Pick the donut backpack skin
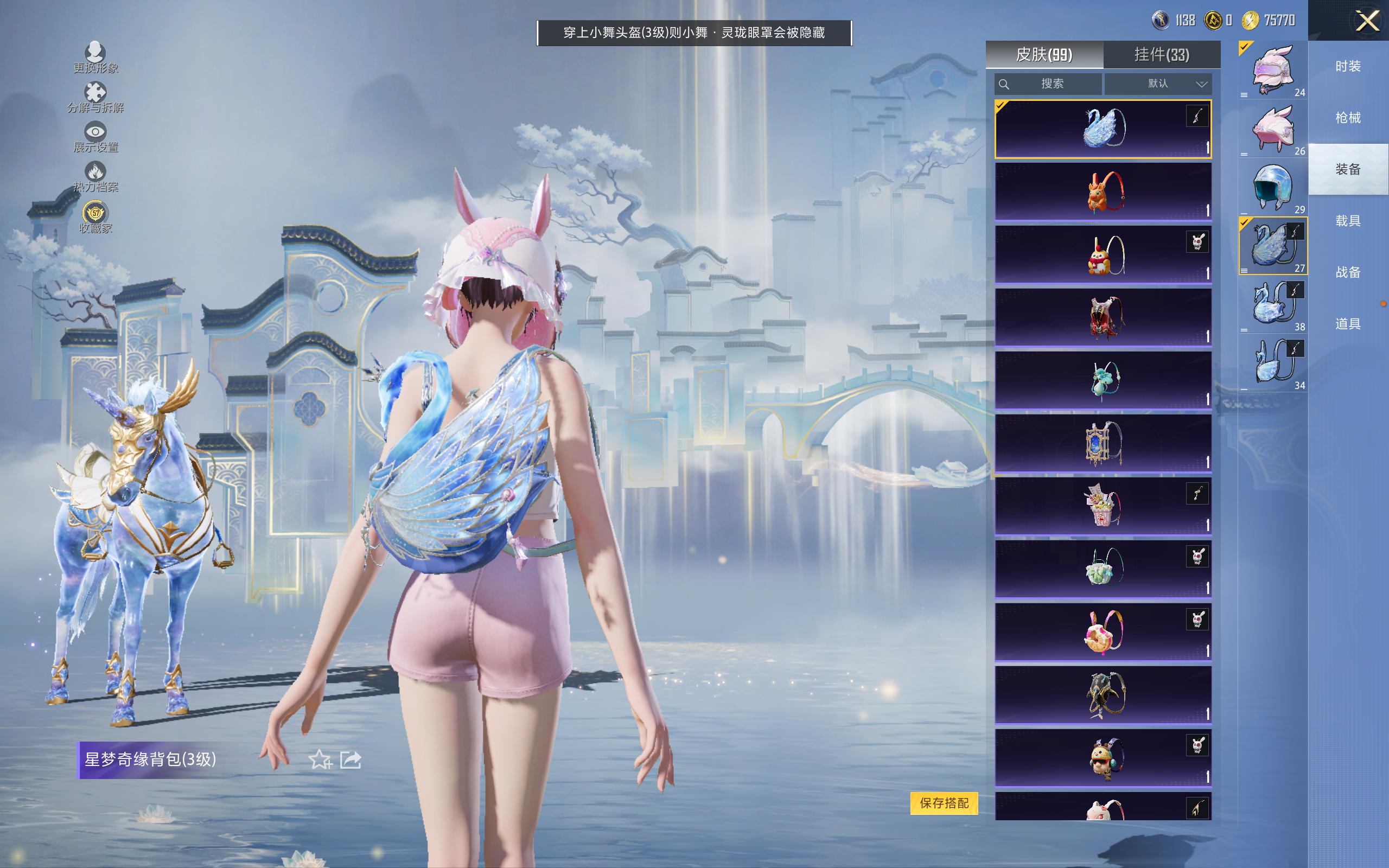 pyautogui.click(x=1103, y=632)
